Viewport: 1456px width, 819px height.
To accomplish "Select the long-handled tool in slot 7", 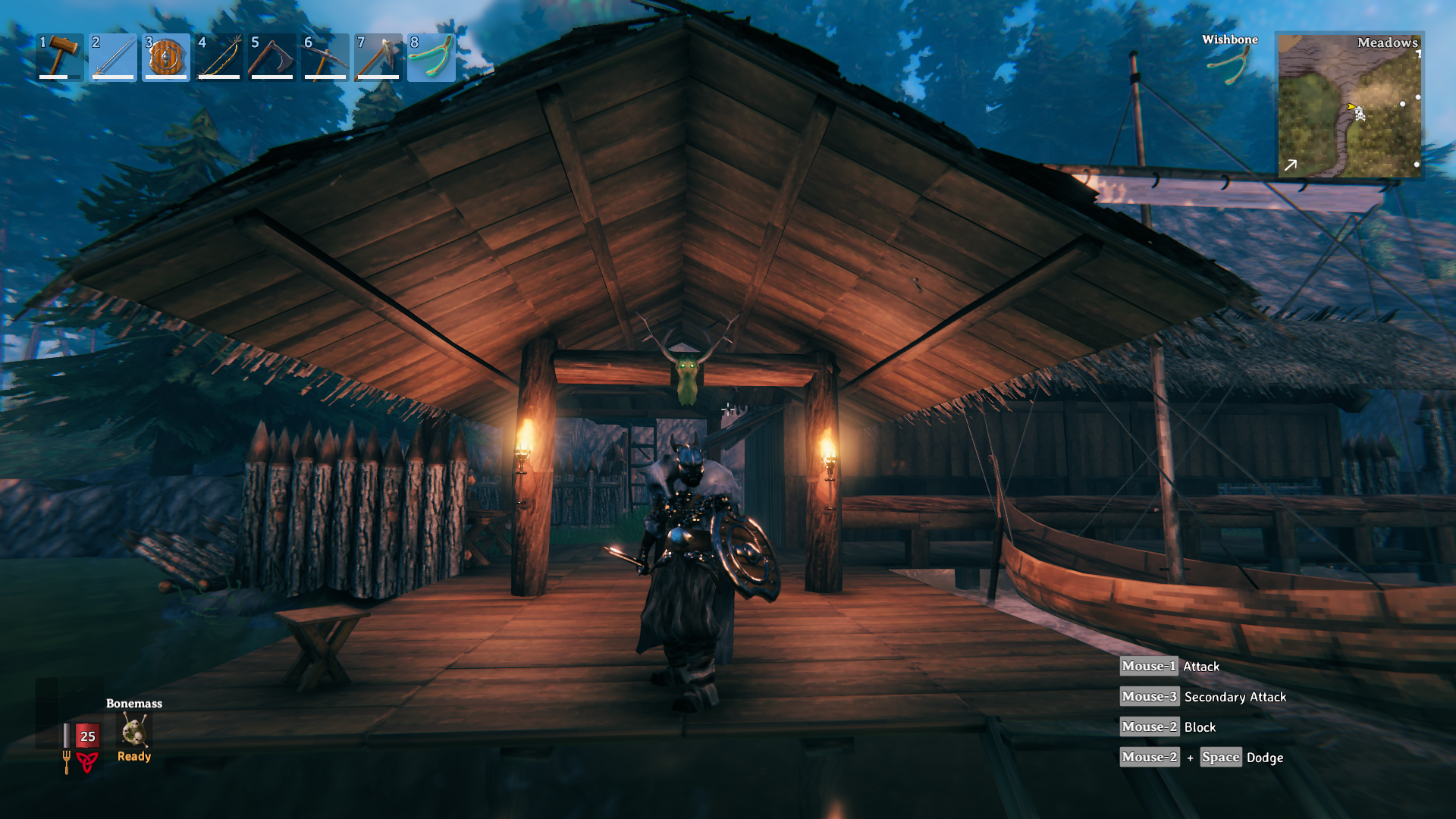I will coord(378,57).
